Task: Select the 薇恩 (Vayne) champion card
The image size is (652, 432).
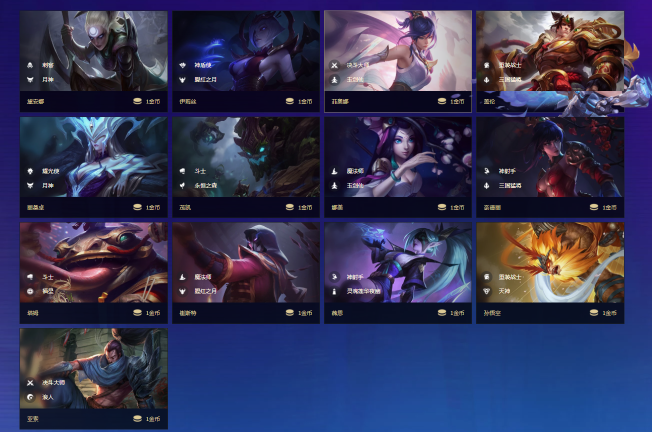Action: [x=398, y=272]
